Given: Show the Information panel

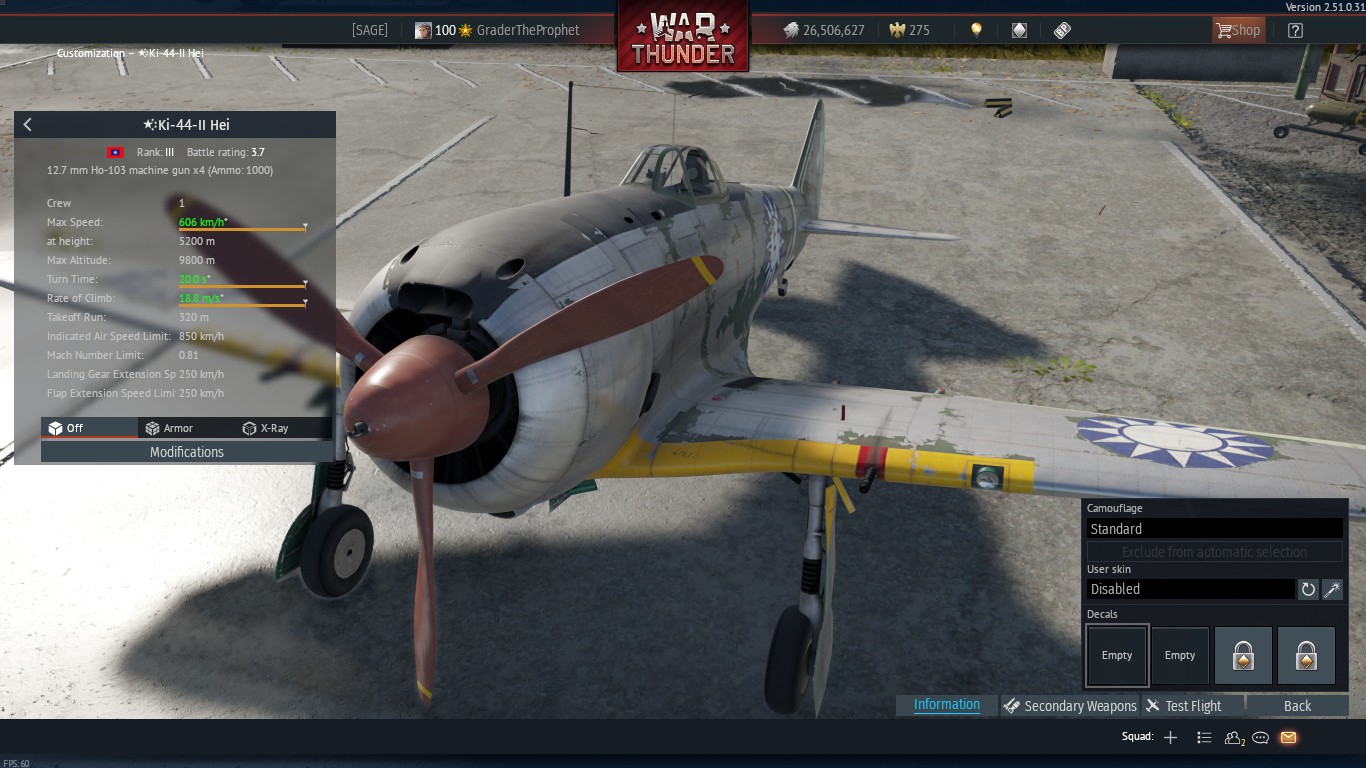Looking at the screenshot, I should point(946,705).
